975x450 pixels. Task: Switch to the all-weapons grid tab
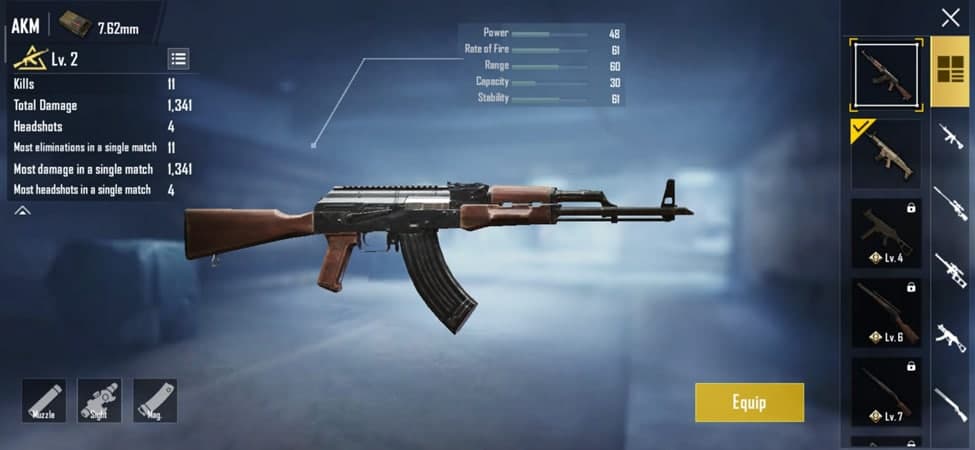click(950, 72)
